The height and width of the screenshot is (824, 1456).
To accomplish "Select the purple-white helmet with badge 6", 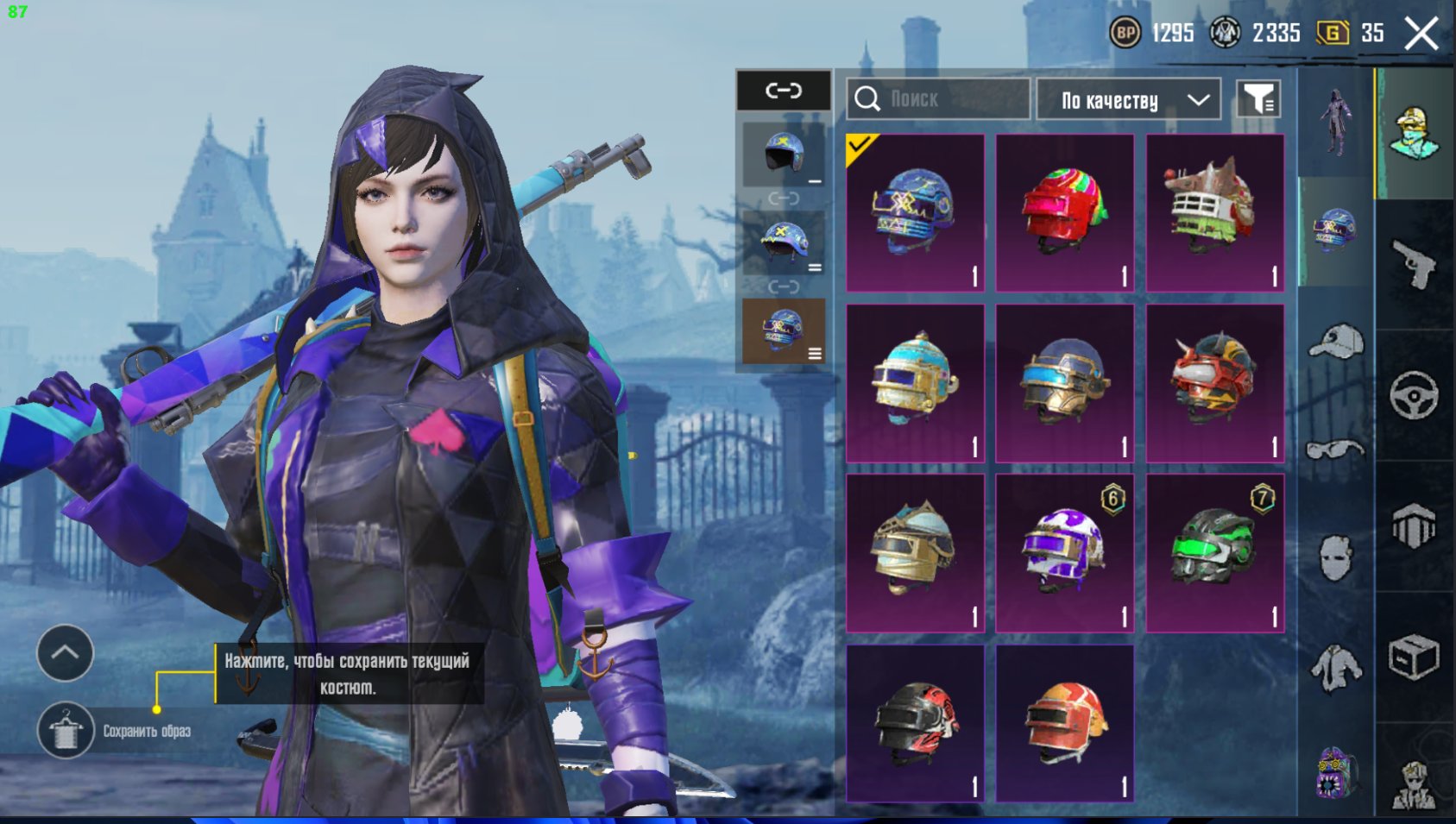I will click(1064, 552).
